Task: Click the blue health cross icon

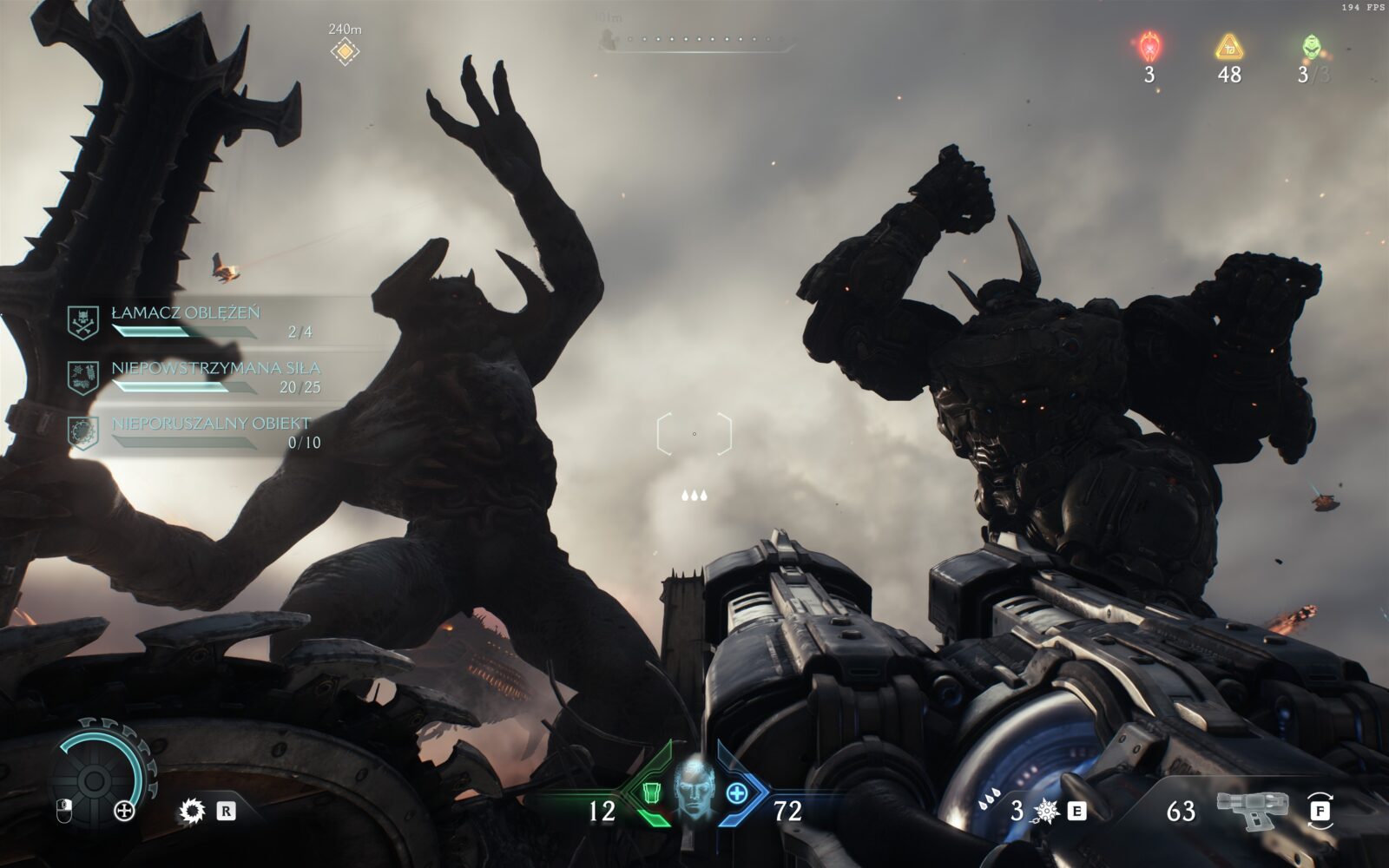Action: [x=736, y=792]
